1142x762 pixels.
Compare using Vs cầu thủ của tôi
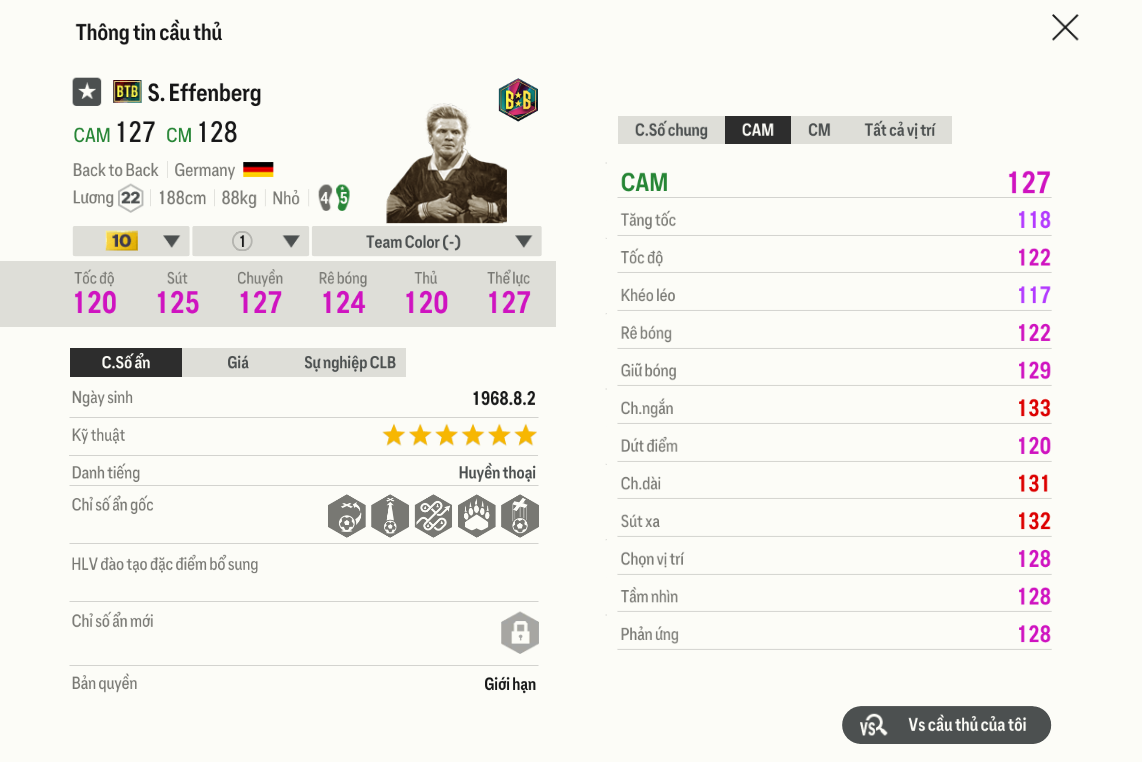pyautogui.click(x=946, y=725)
